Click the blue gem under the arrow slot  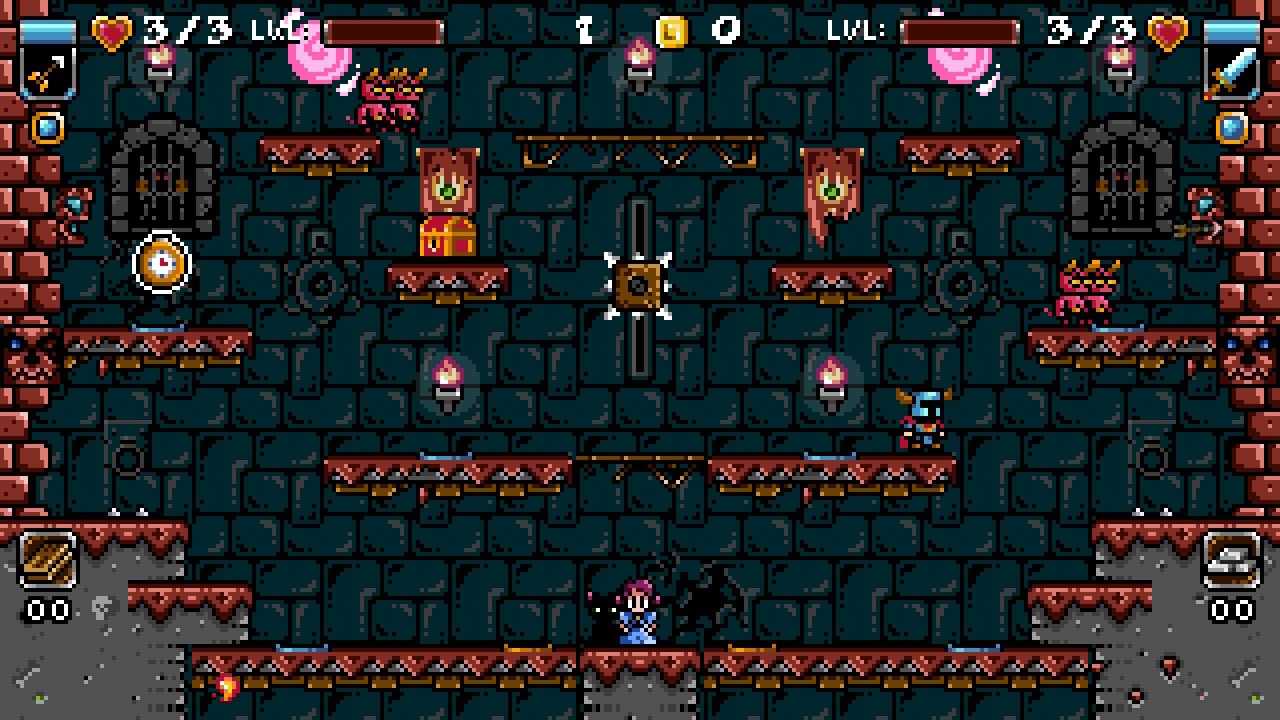(47, 128)
